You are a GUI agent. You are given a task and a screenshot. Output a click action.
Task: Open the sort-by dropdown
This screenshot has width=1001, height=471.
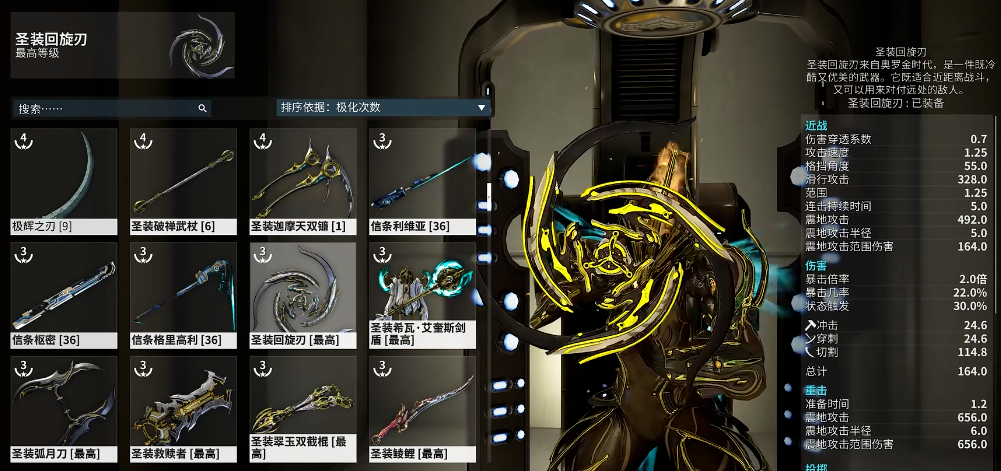point(383,107)
